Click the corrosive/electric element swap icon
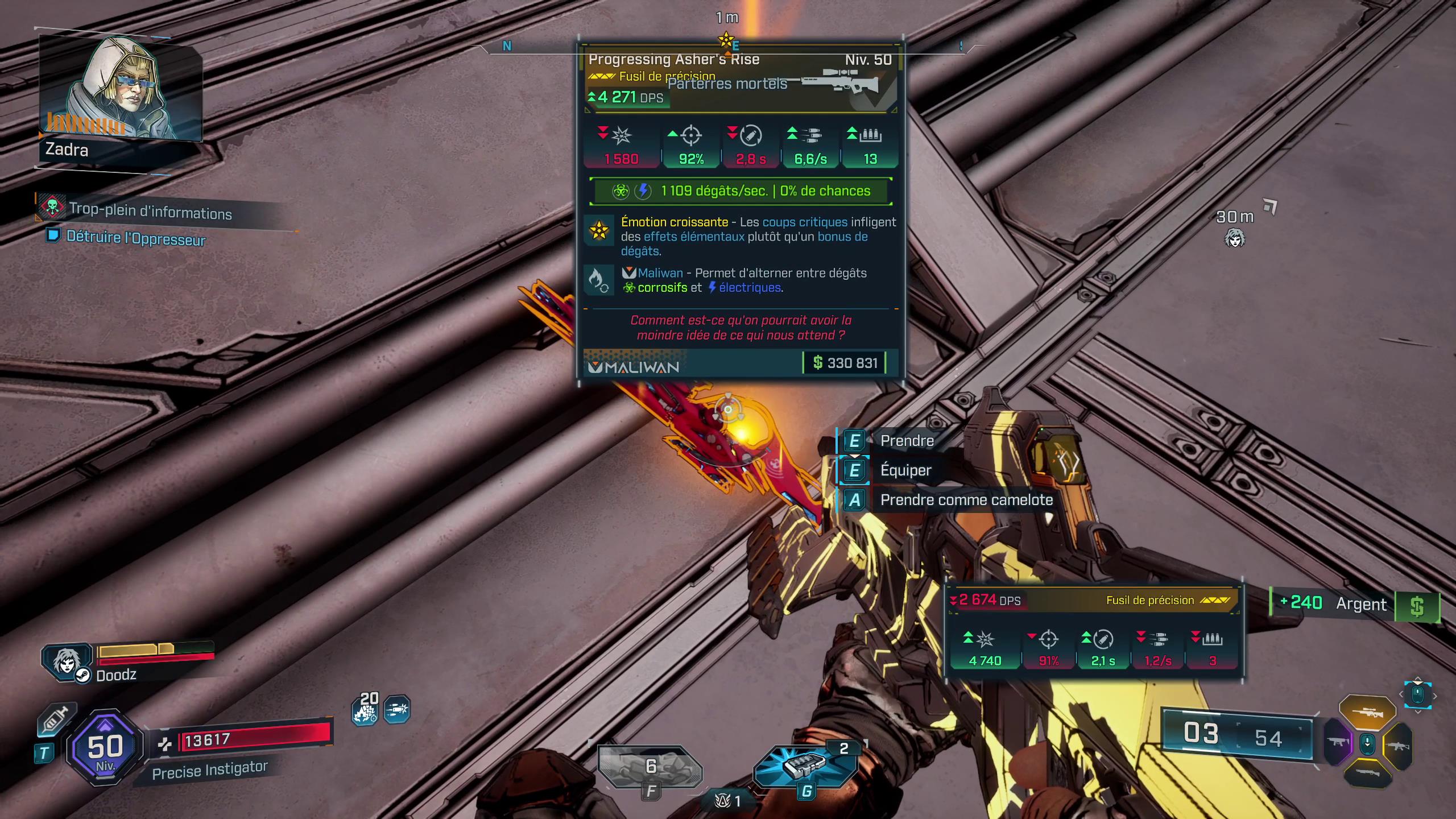Image resolution: width=1456 pixels, height=819 pixels. coord(599,280)
